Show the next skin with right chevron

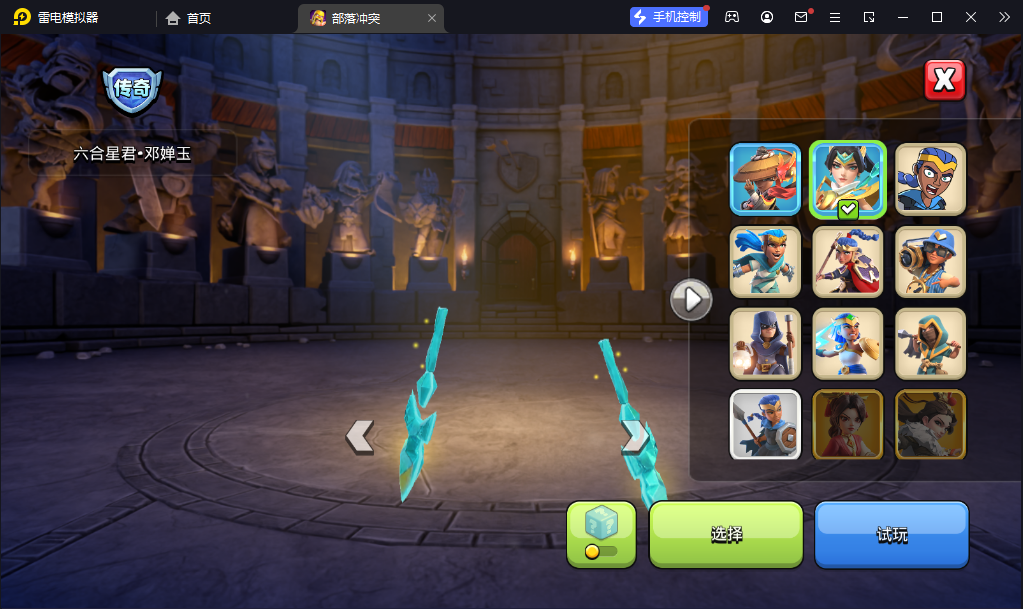633,436
